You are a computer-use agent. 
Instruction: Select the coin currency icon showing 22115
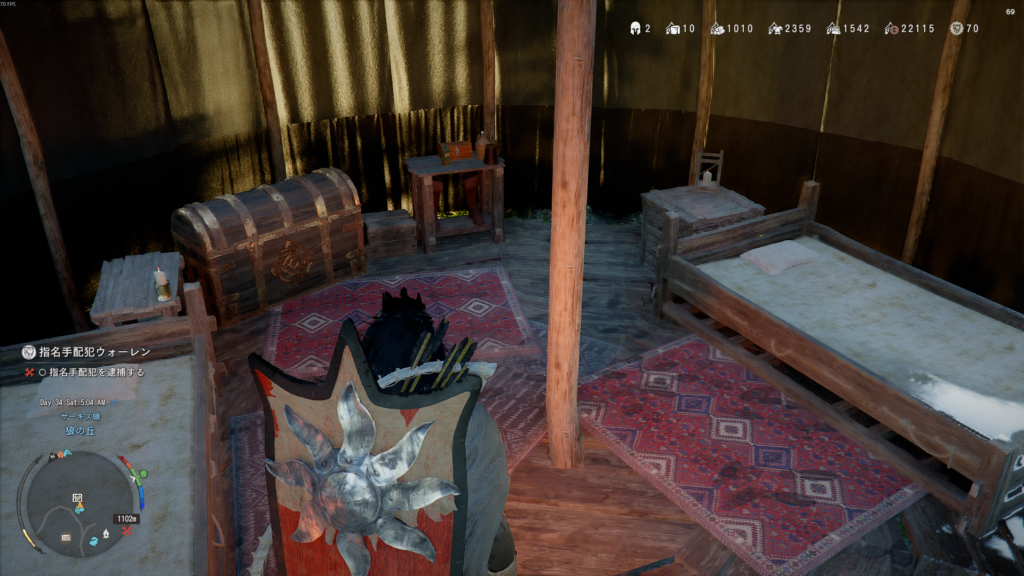(891, 28)
